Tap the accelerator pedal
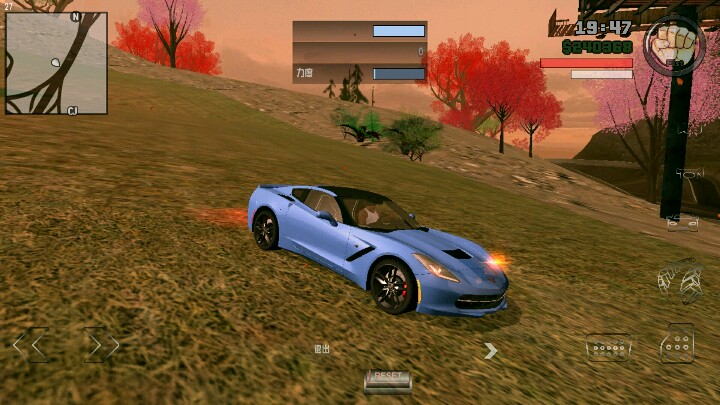The width and height of the screenshot is (720, 405). (x=677, y=345)
